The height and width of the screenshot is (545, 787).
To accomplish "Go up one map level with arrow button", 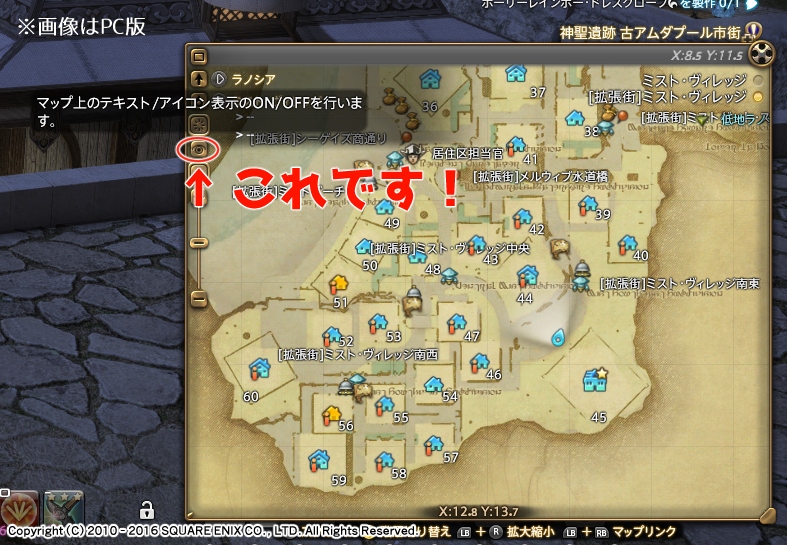I will click(198, 78).
